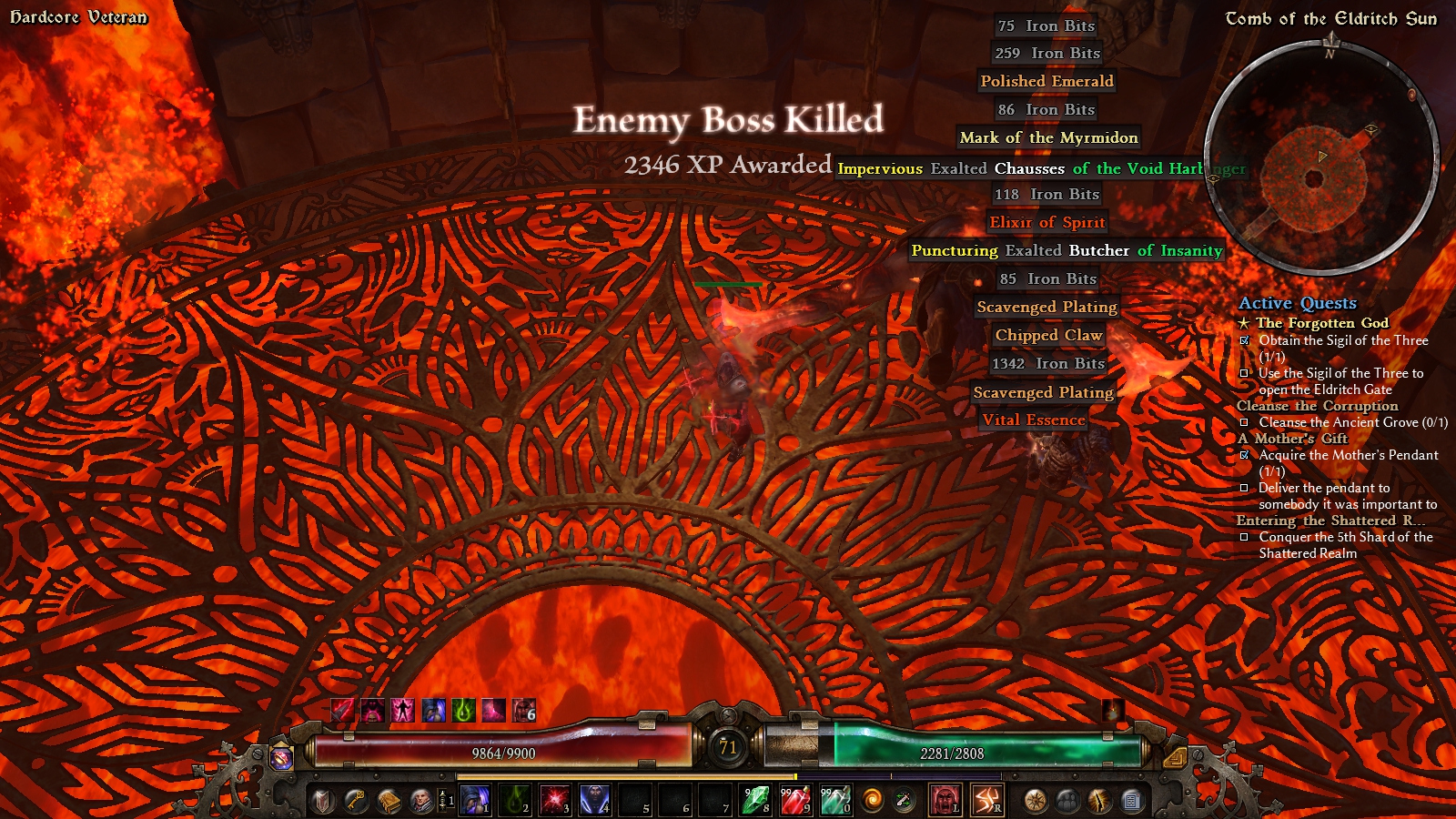The image size is (1456, 819).
Task: Activate the orange swirl portal button
Action: pos(873,800)
